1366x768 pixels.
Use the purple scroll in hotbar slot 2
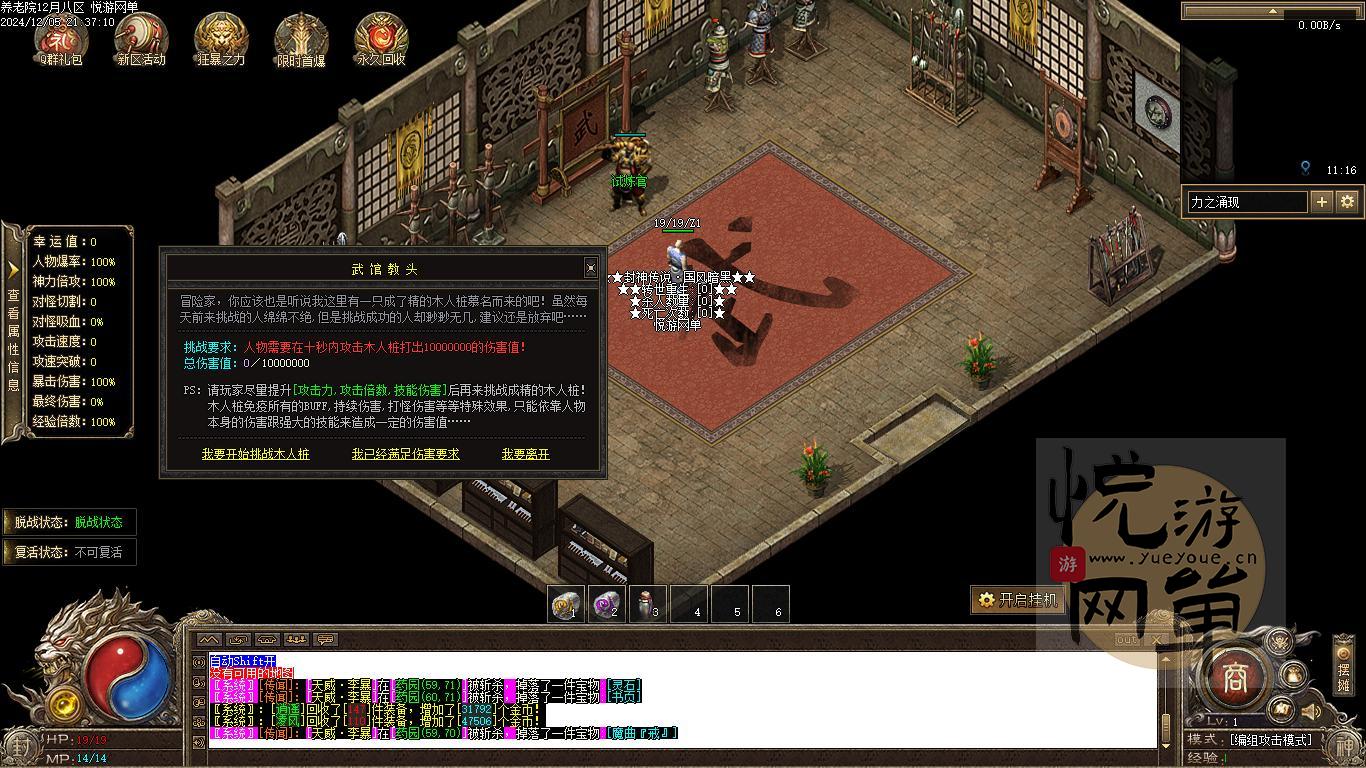click(607, 604)
